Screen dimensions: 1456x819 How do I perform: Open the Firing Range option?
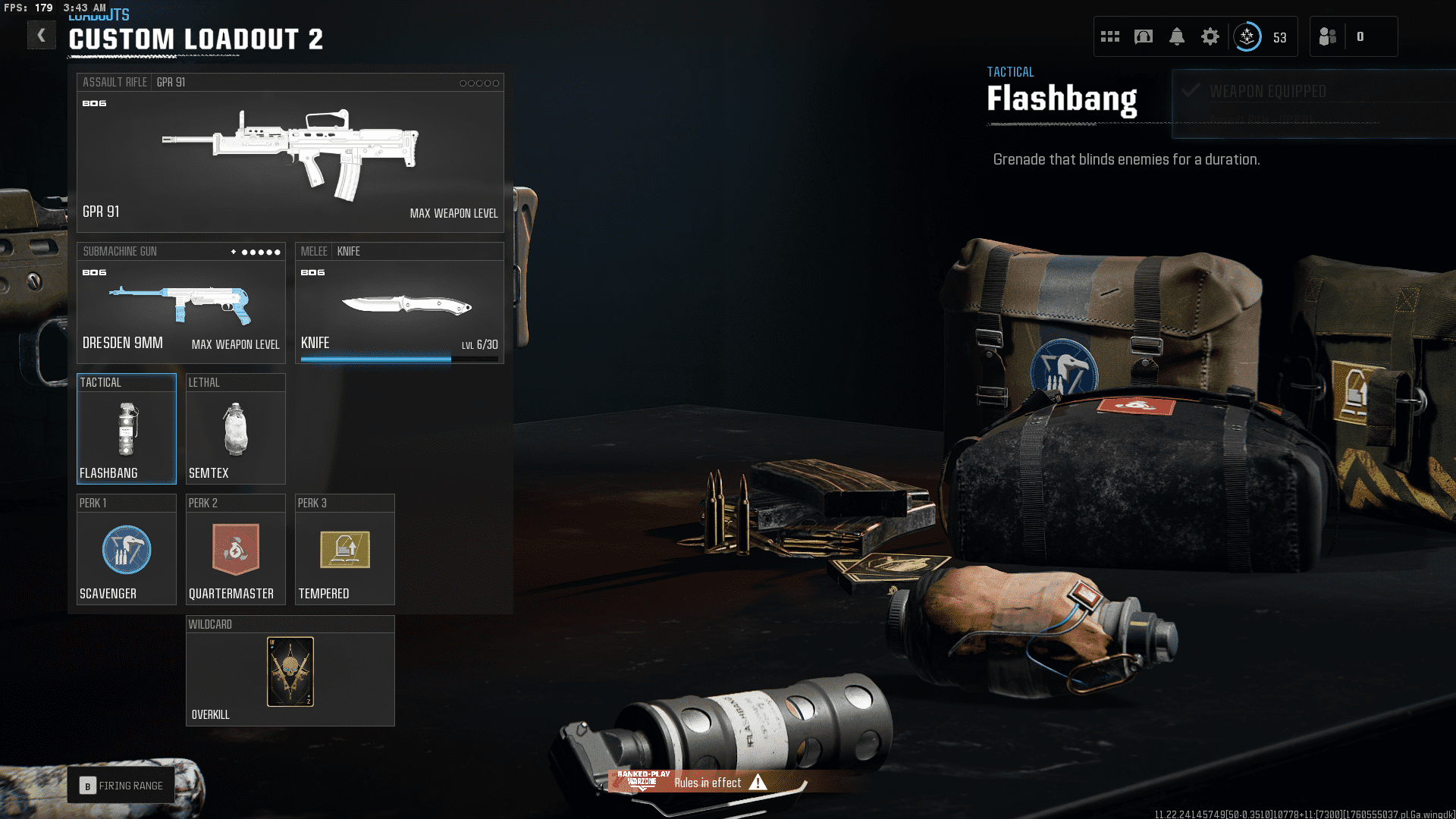pyautogui.click(x=121, y=785)
